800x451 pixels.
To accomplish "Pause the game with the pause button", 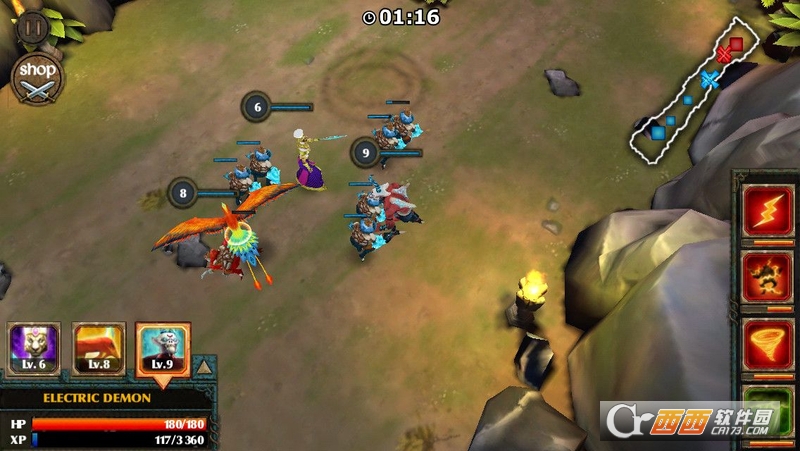I will point(33,26).
